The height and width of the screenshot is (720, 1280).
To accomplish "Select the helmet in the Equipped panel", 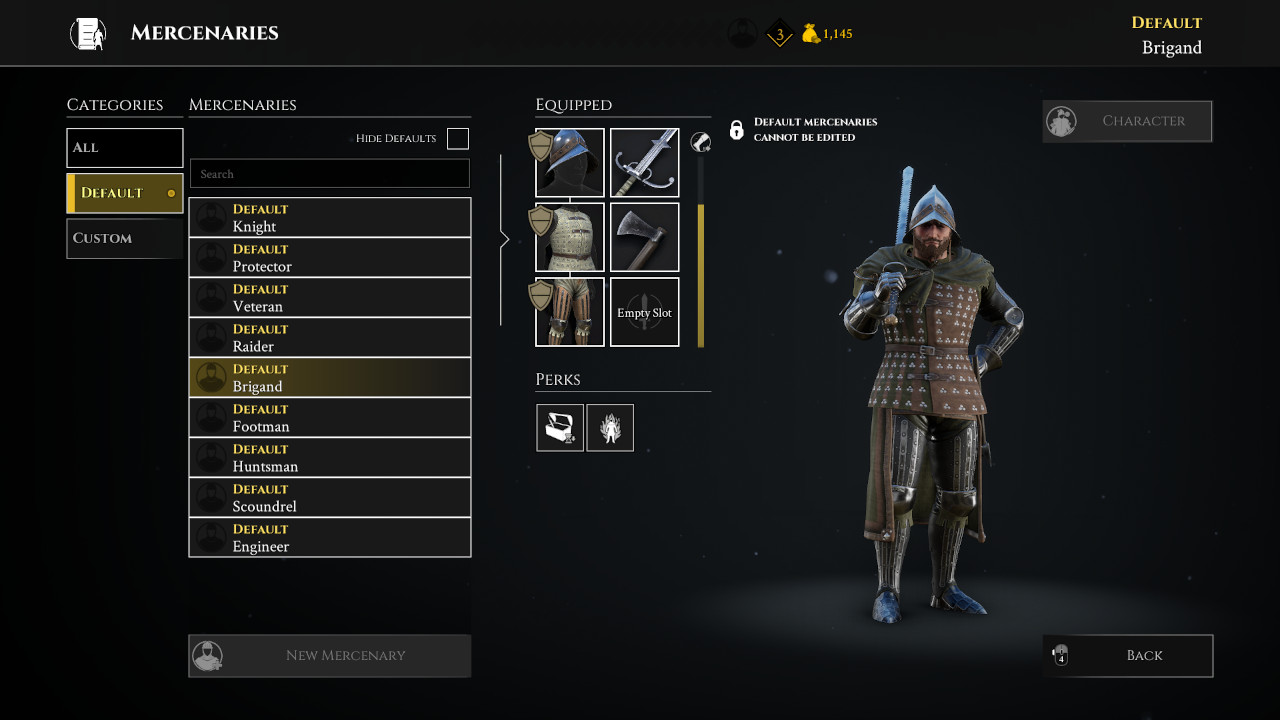I will (x=569, y=161).
